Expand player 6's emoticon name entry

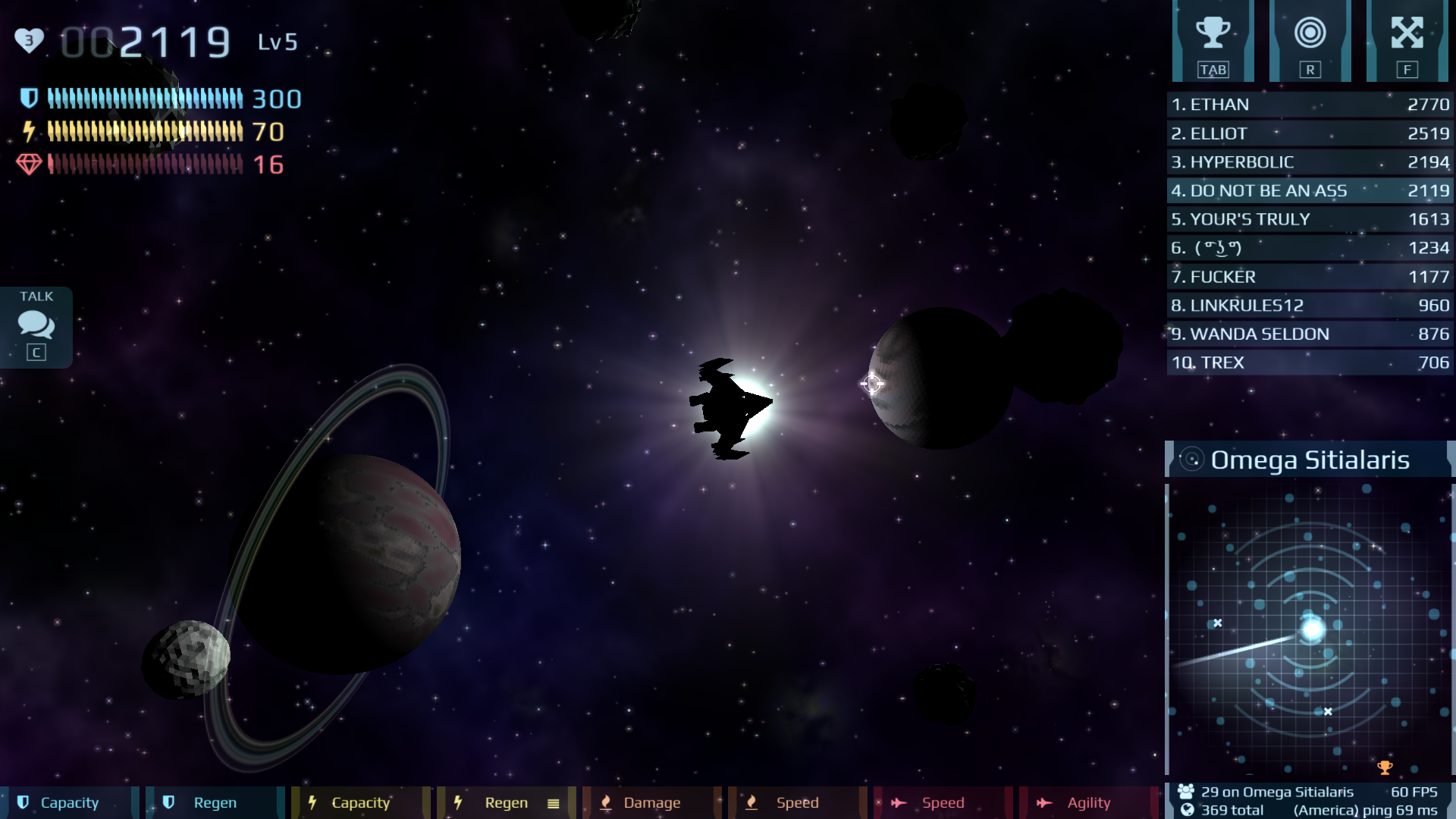coord(1310,247)
